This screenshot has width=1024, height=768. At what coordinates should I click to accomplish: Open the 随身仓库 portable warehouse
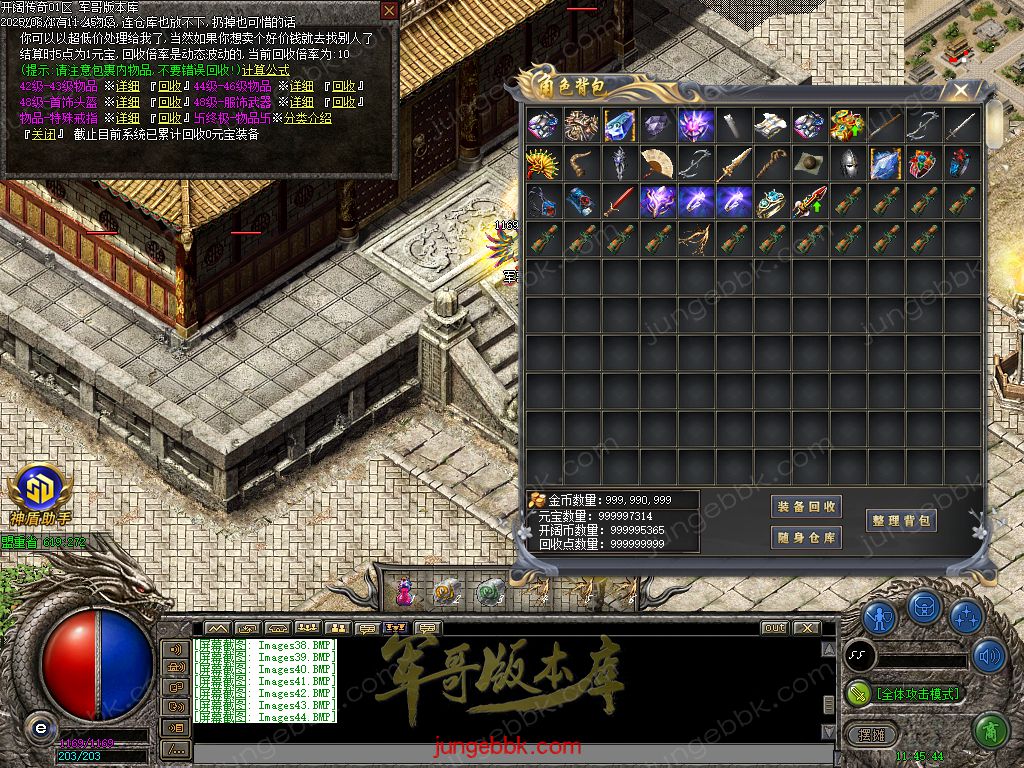click(806, 538)
